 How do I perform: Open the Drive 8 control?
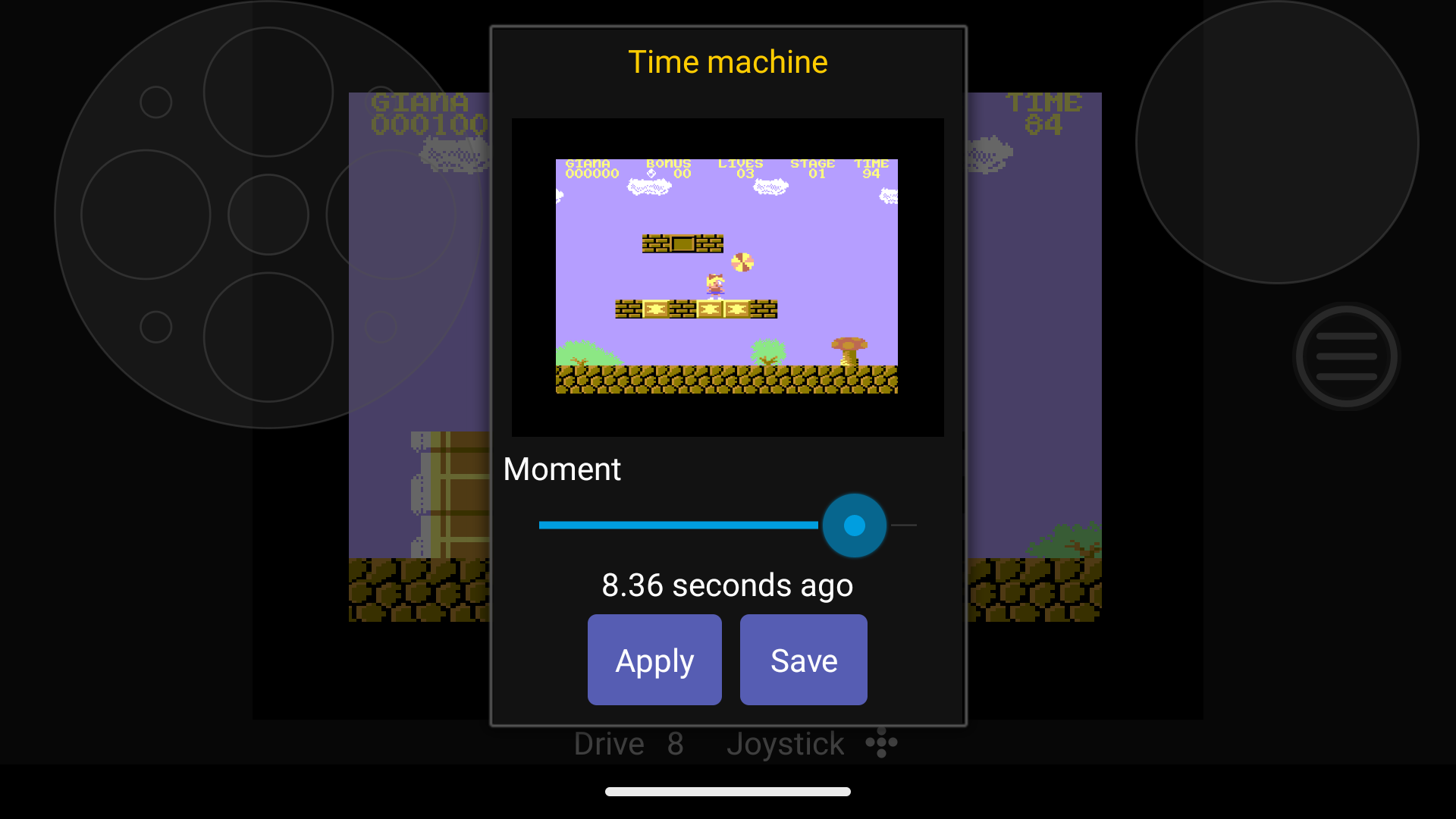click(629, 744)
